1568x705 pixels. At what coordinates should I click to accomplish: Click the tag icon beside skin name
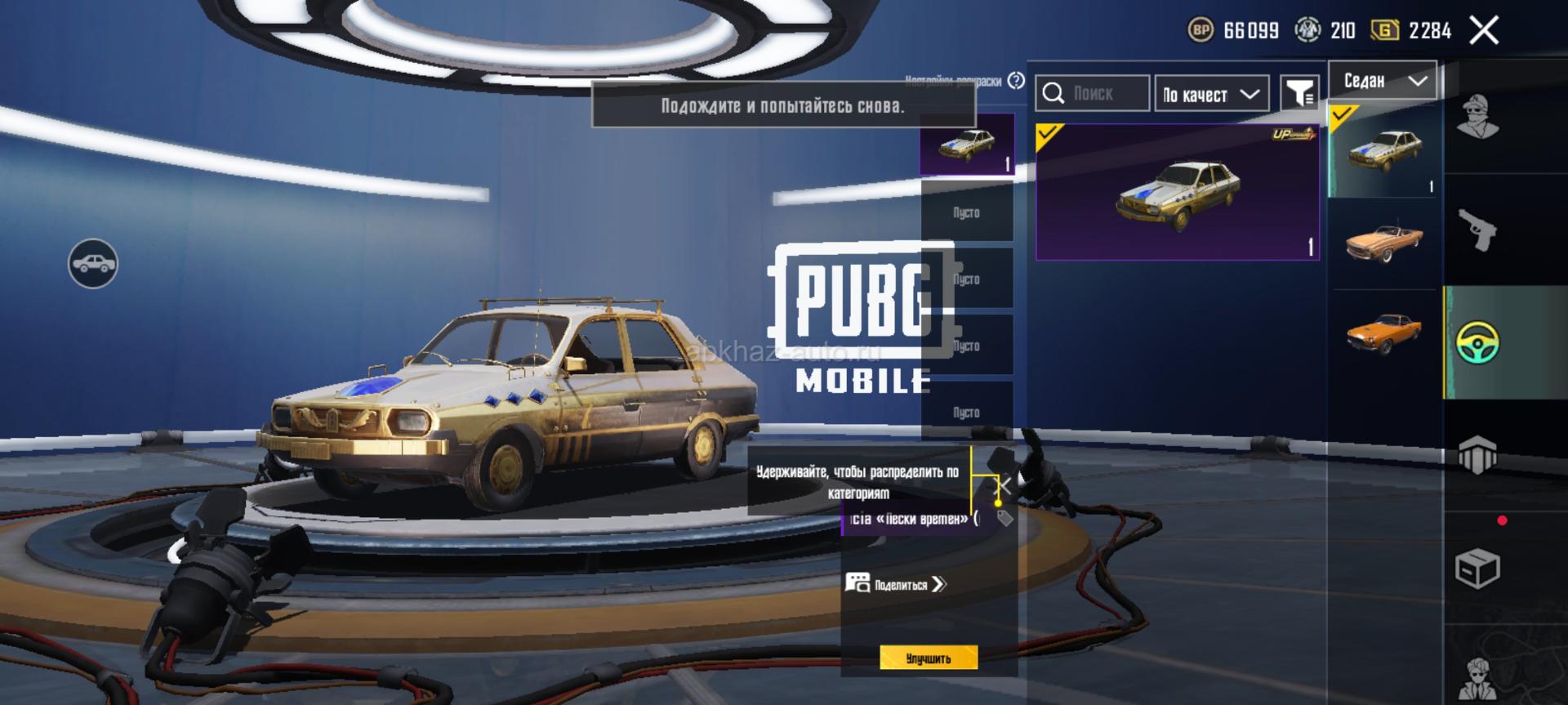point(1005,519)
